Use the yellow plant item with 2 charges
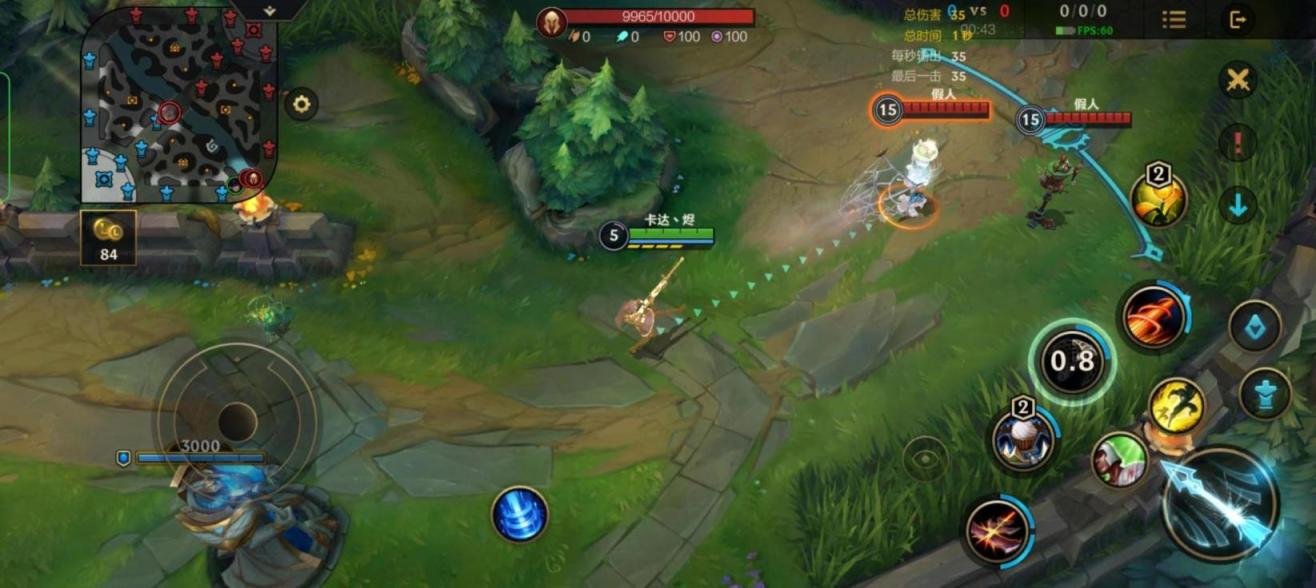1316x588 pixels. [x=1158, y=199]
